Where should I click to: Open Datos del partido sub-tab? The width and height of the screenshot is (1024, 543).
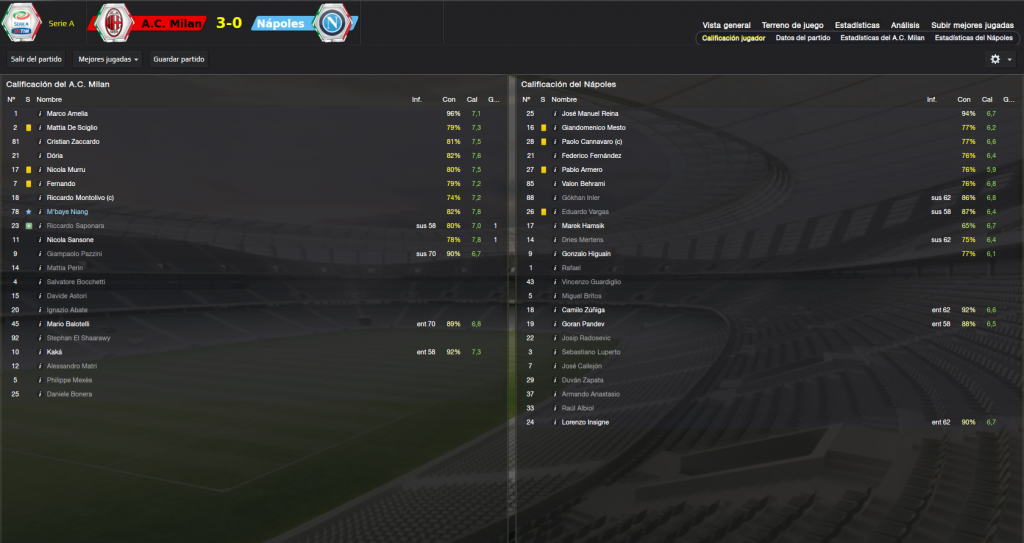click(803, 38)
